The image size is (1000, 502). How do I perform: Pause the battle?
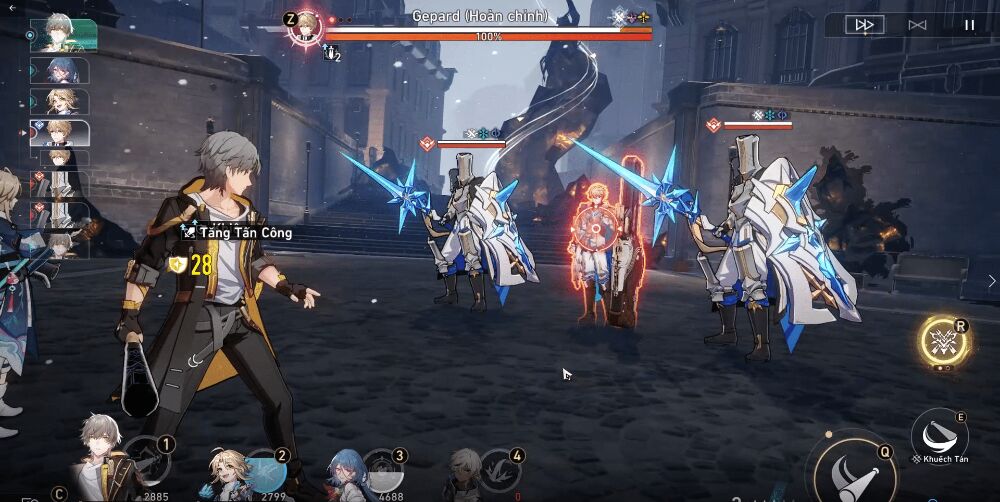tap(968, 25)
